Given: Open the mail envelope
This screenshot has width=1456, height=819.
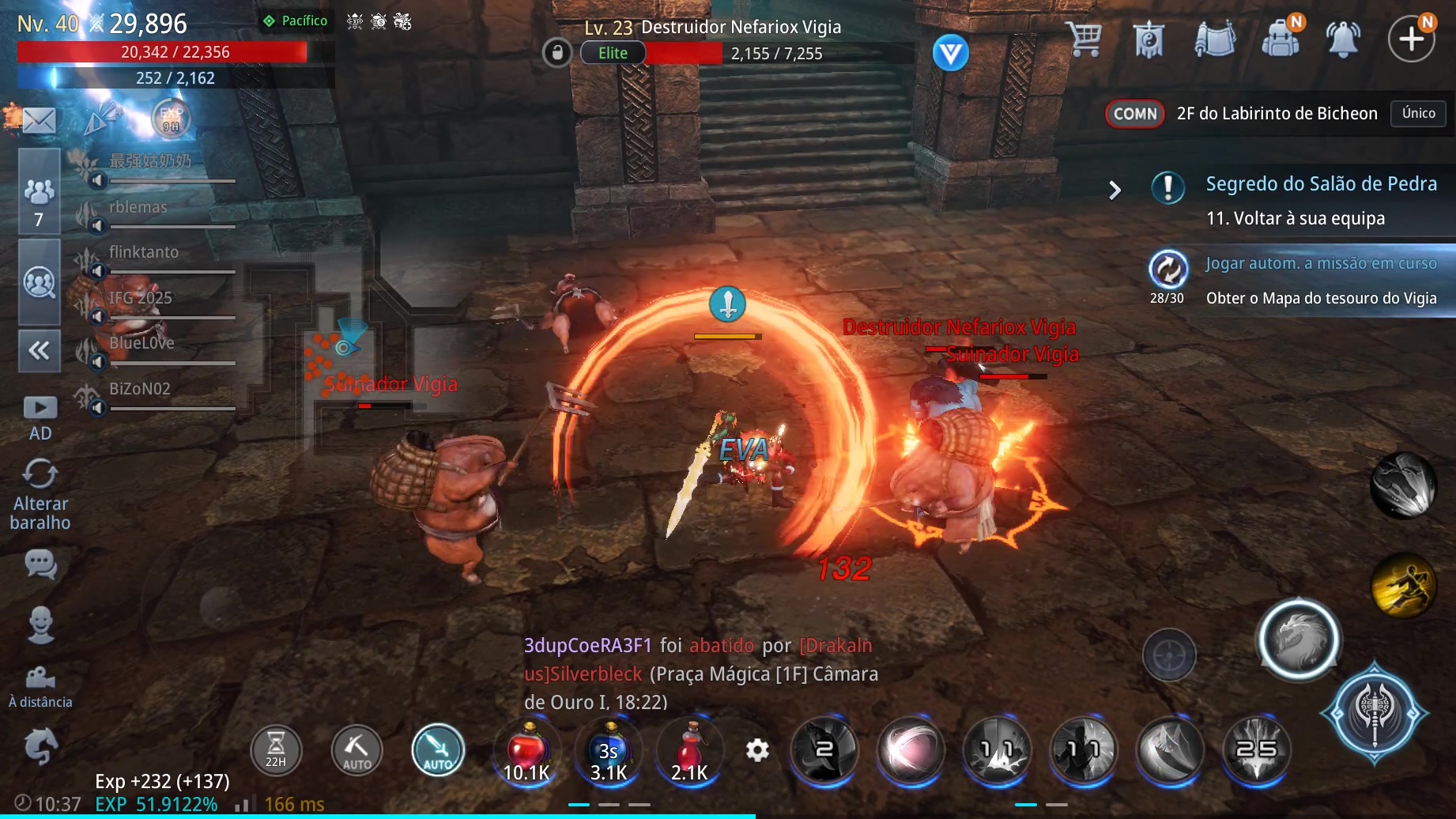Looking at the screenshot, I should tap(39, 120).
